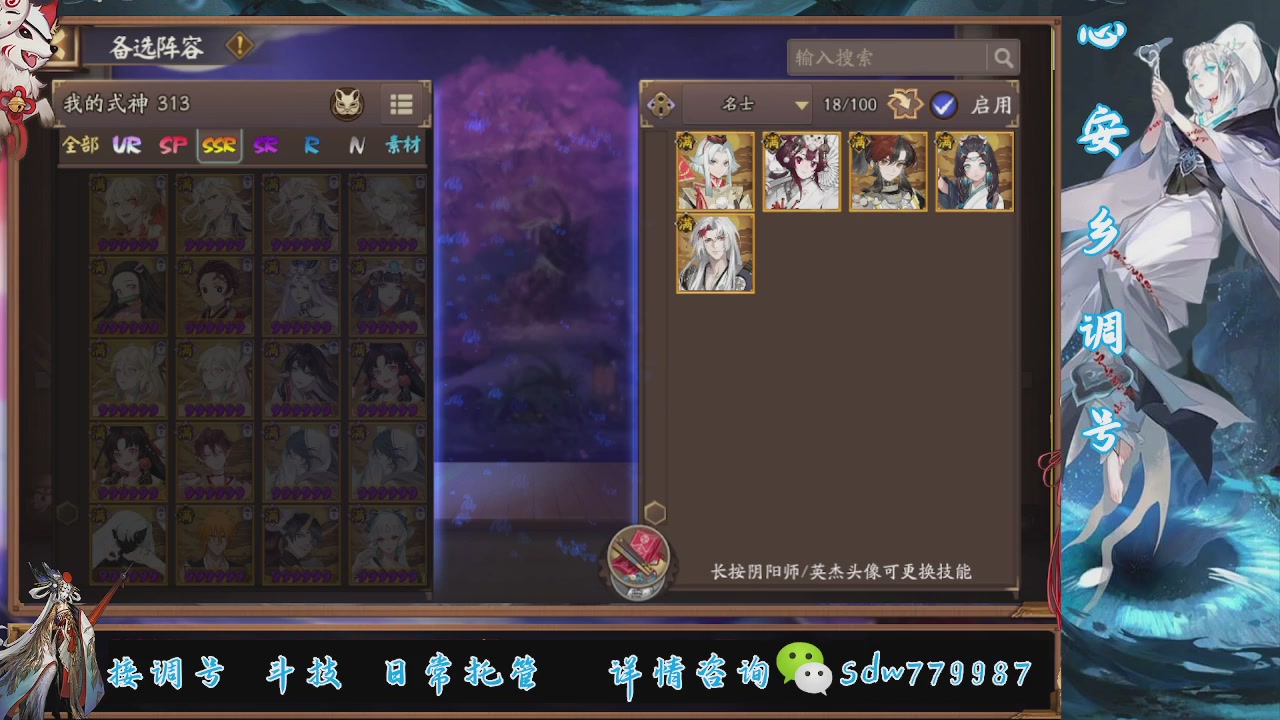
Task: Click the warning icon beside 备选阵容 title
Action: pyautogui.click(x=238, y=46)
